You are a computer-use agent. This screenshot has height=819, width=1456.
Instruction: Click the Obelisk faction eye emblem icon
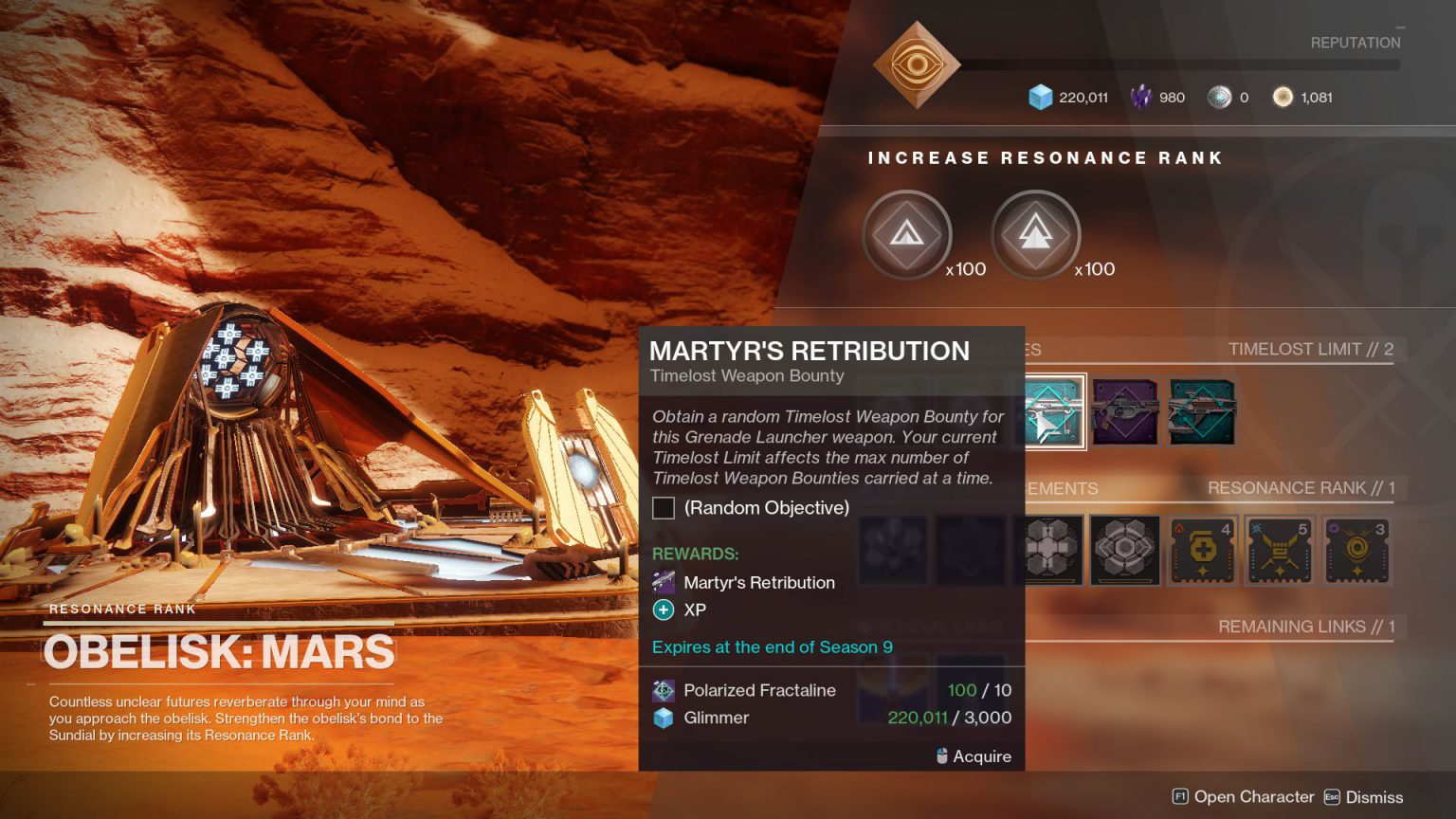pyautogui.click(x=916, y=64)
